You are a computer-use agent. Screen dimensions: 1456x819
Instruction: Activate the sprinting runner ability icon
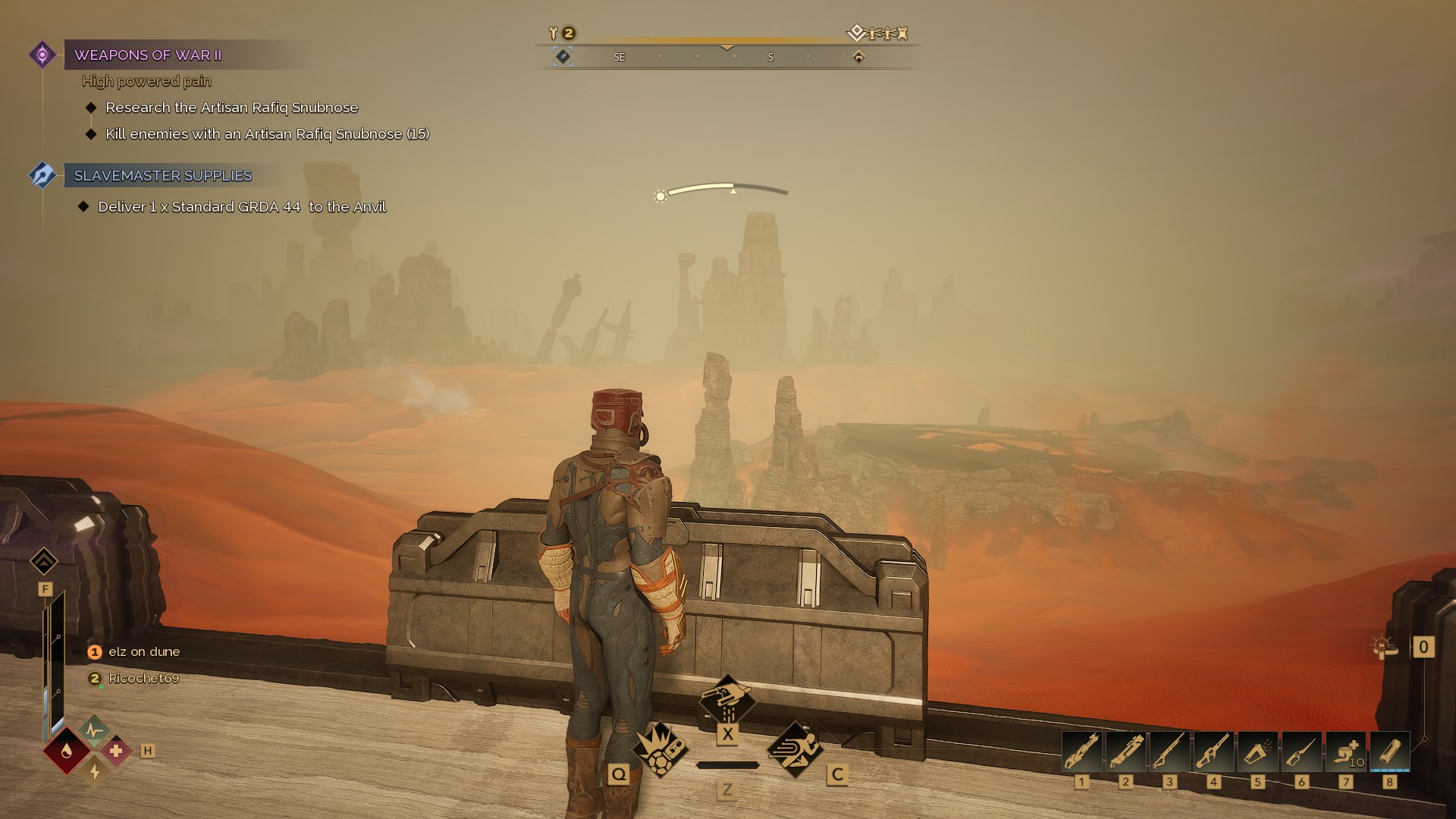pos(795,748)
